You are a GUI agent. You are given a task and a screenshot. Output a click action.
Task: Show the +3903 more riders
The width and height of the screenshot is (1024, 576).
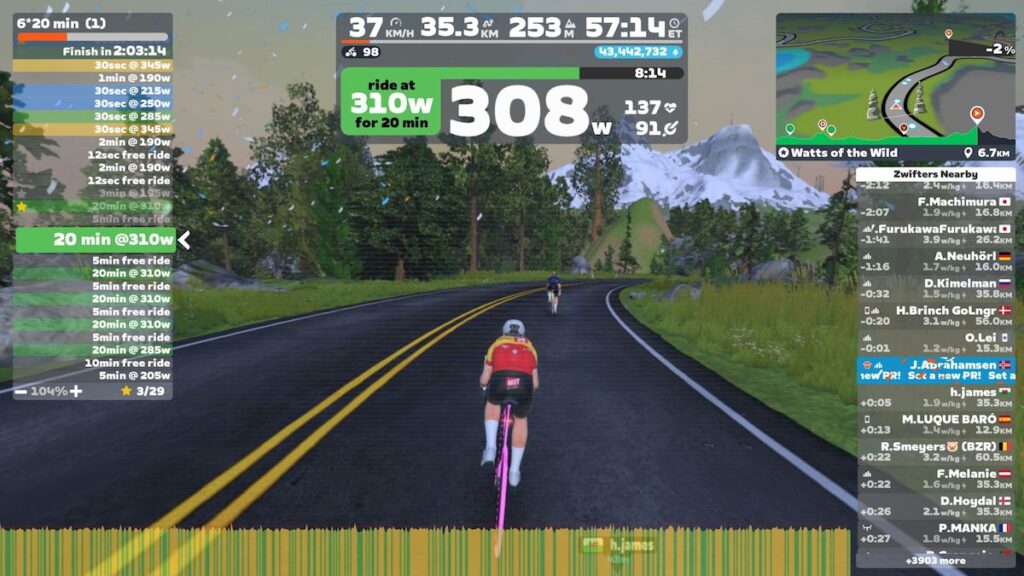coord(935,561)
